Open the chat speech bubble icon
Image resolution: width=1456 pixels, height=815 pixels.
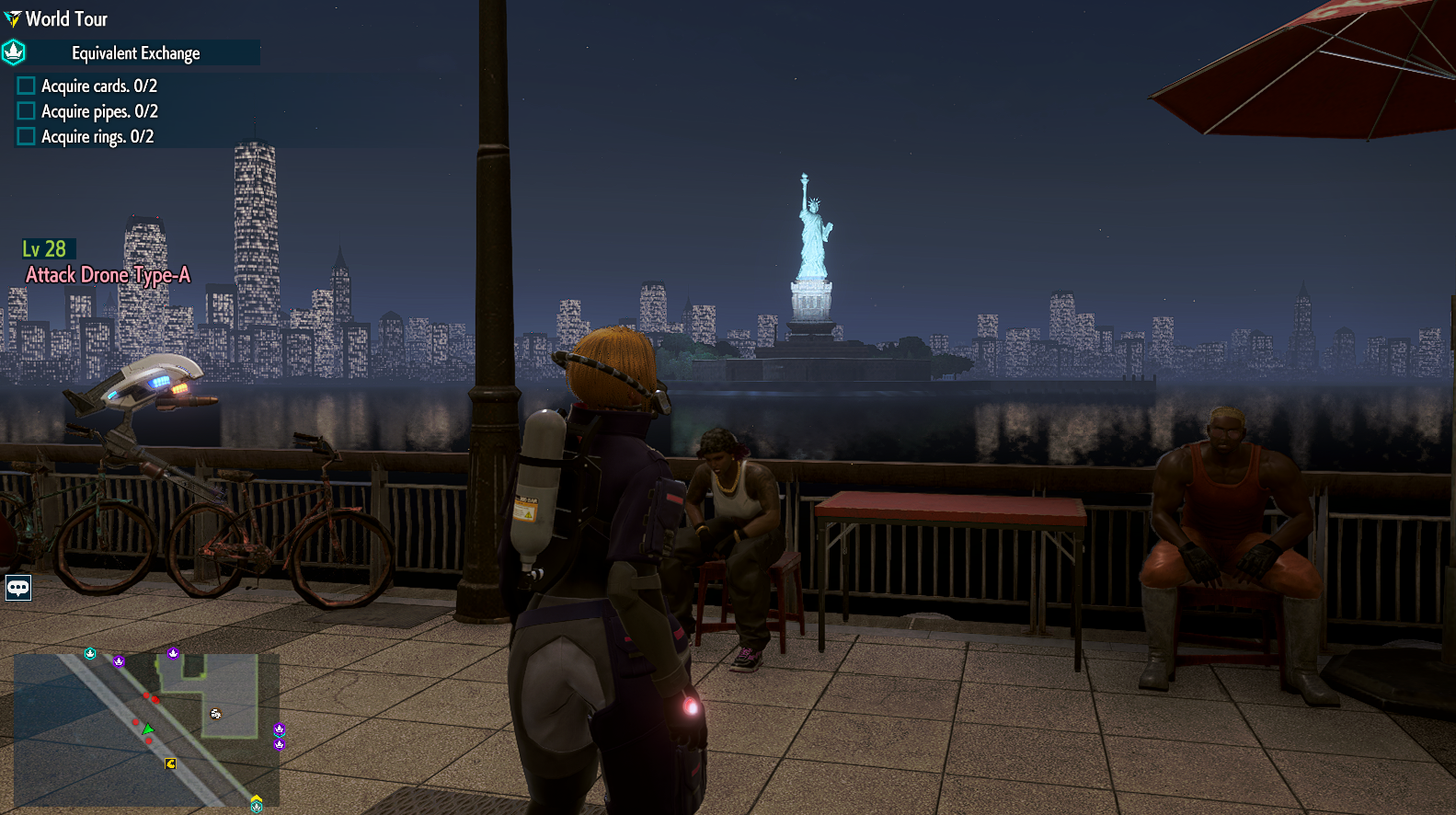pos(18,587)
